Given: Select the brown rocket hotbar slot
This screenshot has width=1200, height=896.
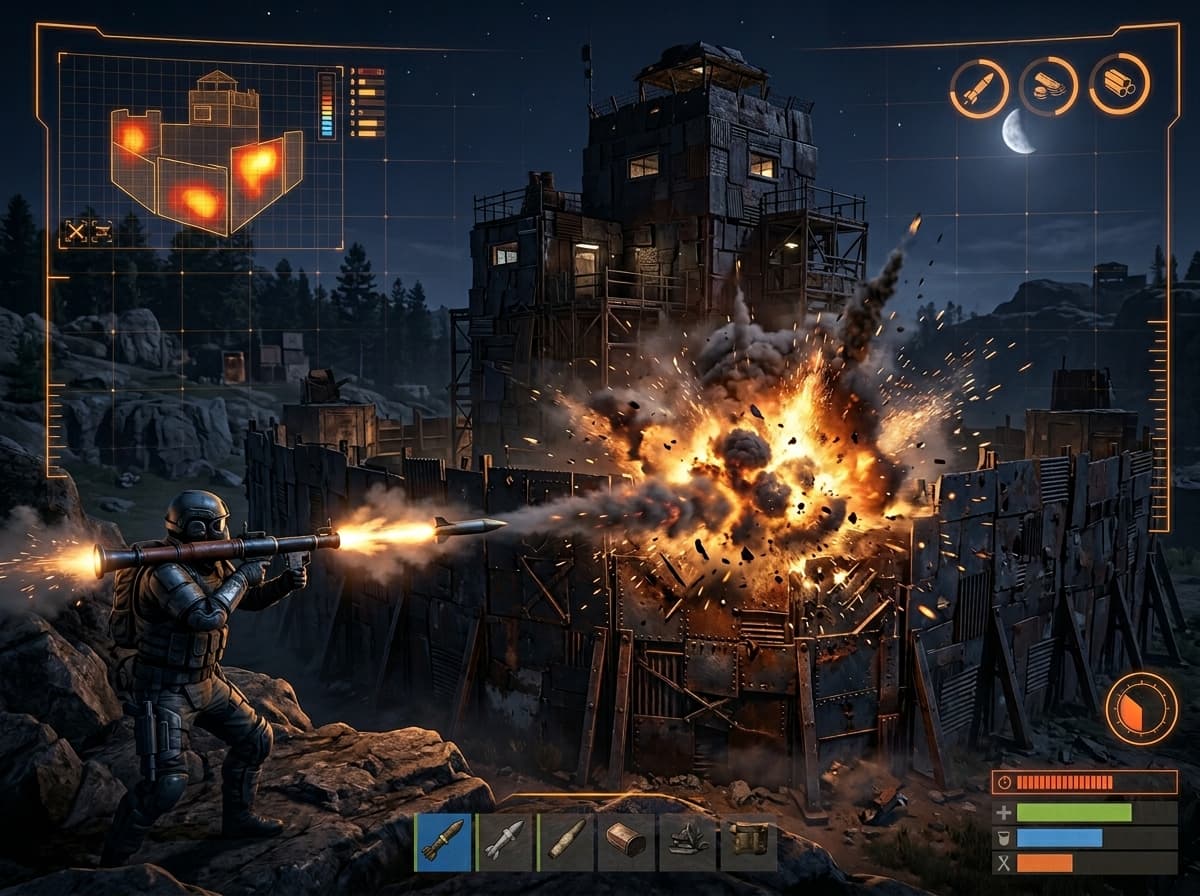Looking at the screenshot, I should [x=443, y=841].
